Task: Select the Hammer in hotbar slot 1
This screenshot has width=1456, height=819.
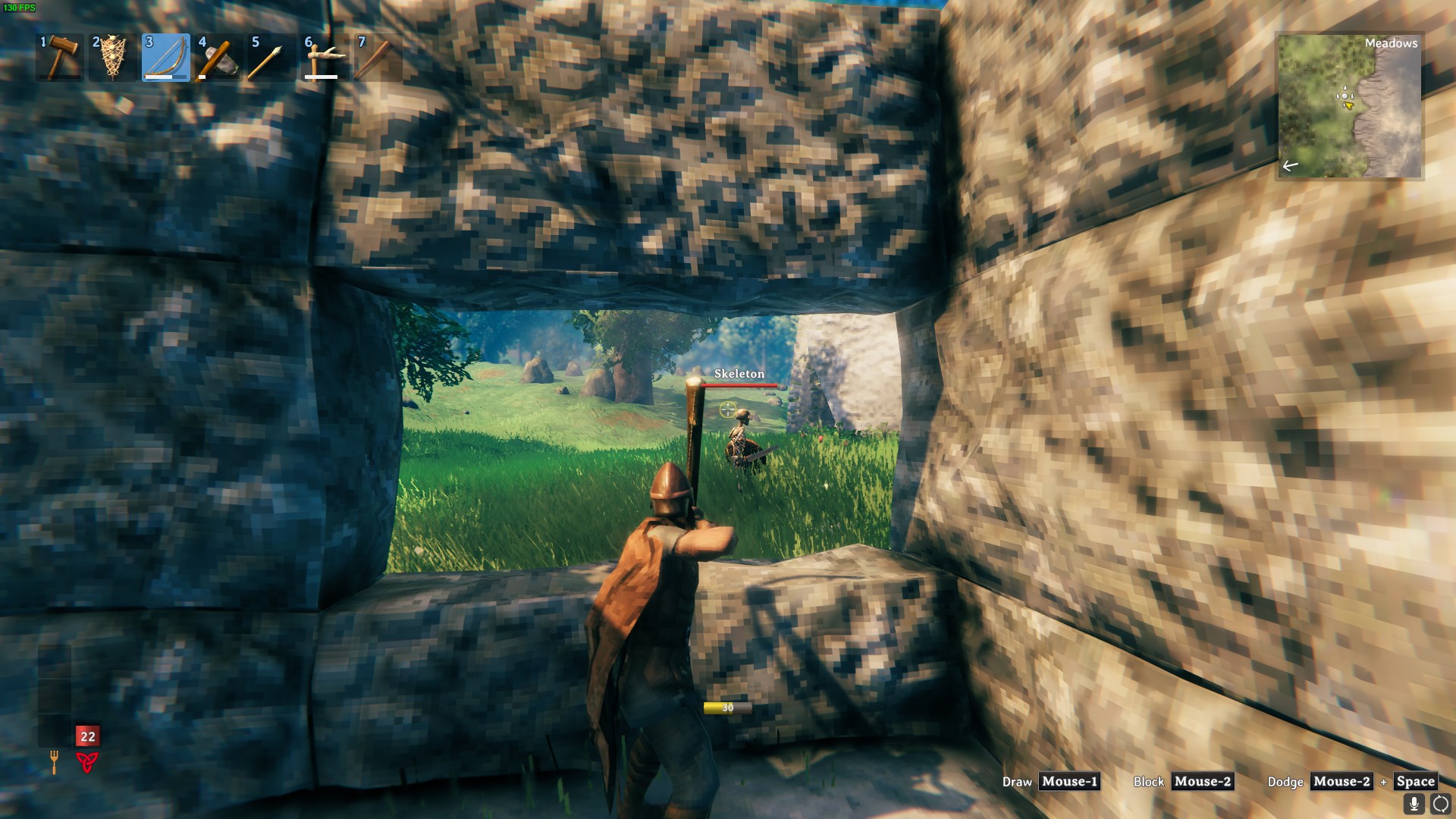Action: (59, 57)
